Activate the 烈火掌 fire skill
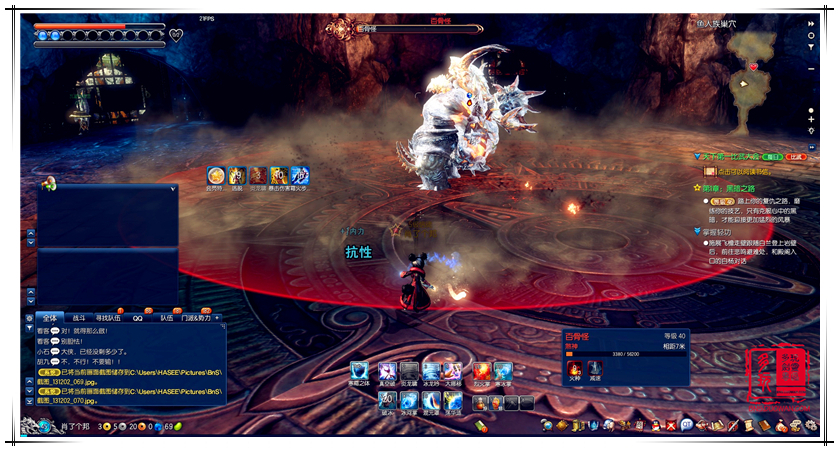Screen dimensions: 839x451 481,372
